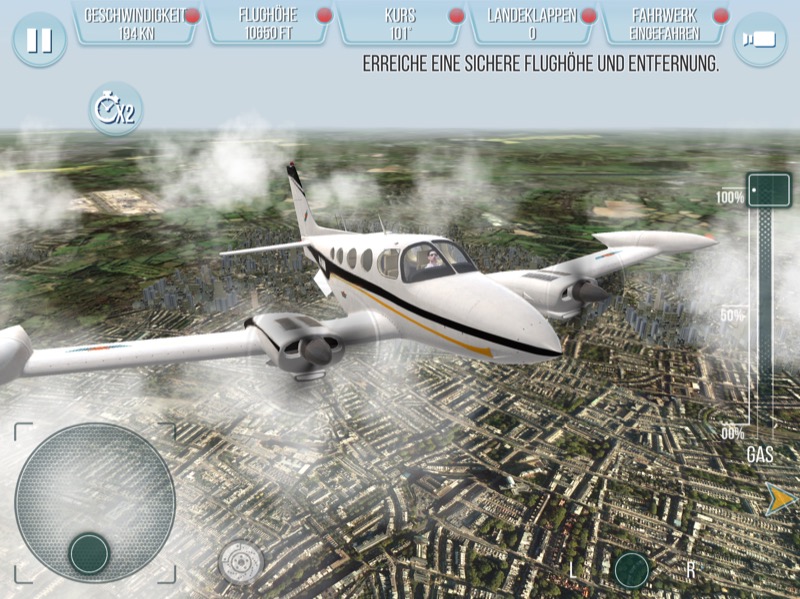Toggle the Fahrwerk landing gear panel
800x599 pixels.
click(664, 23)
